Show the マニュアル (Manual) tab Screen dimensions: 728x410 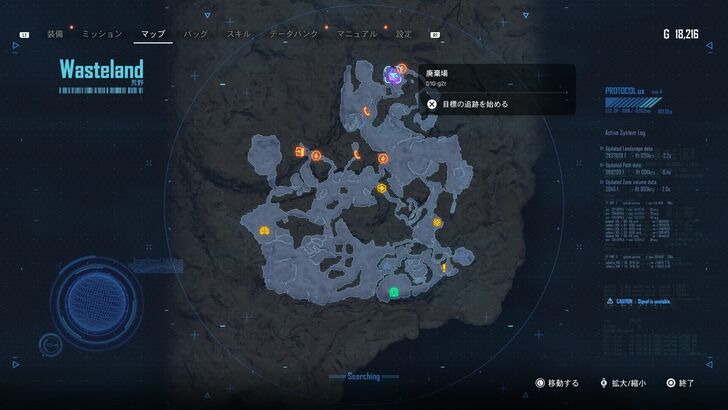pos(356,34)
